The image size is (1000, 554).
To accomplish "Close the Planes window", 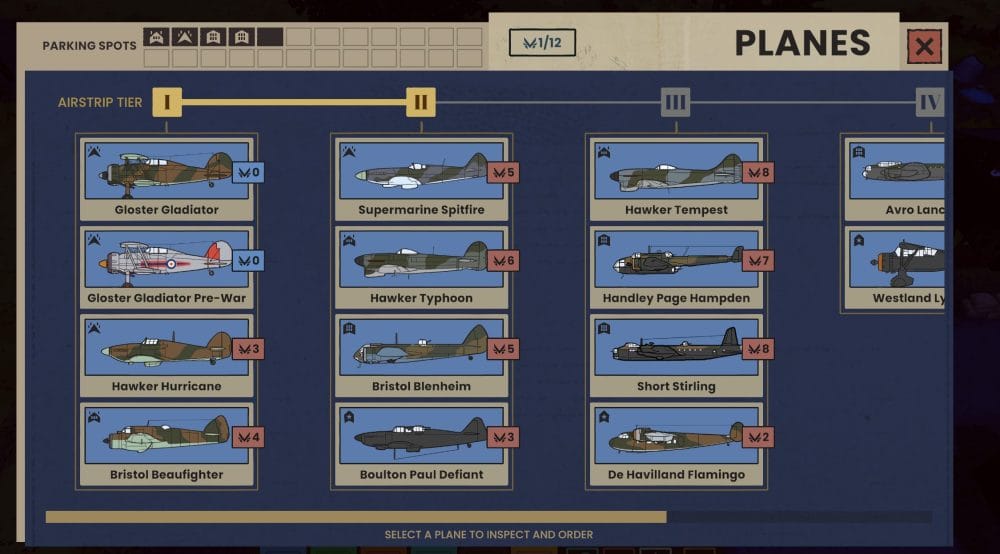I will pyautogui.click(x=924, y=46).
